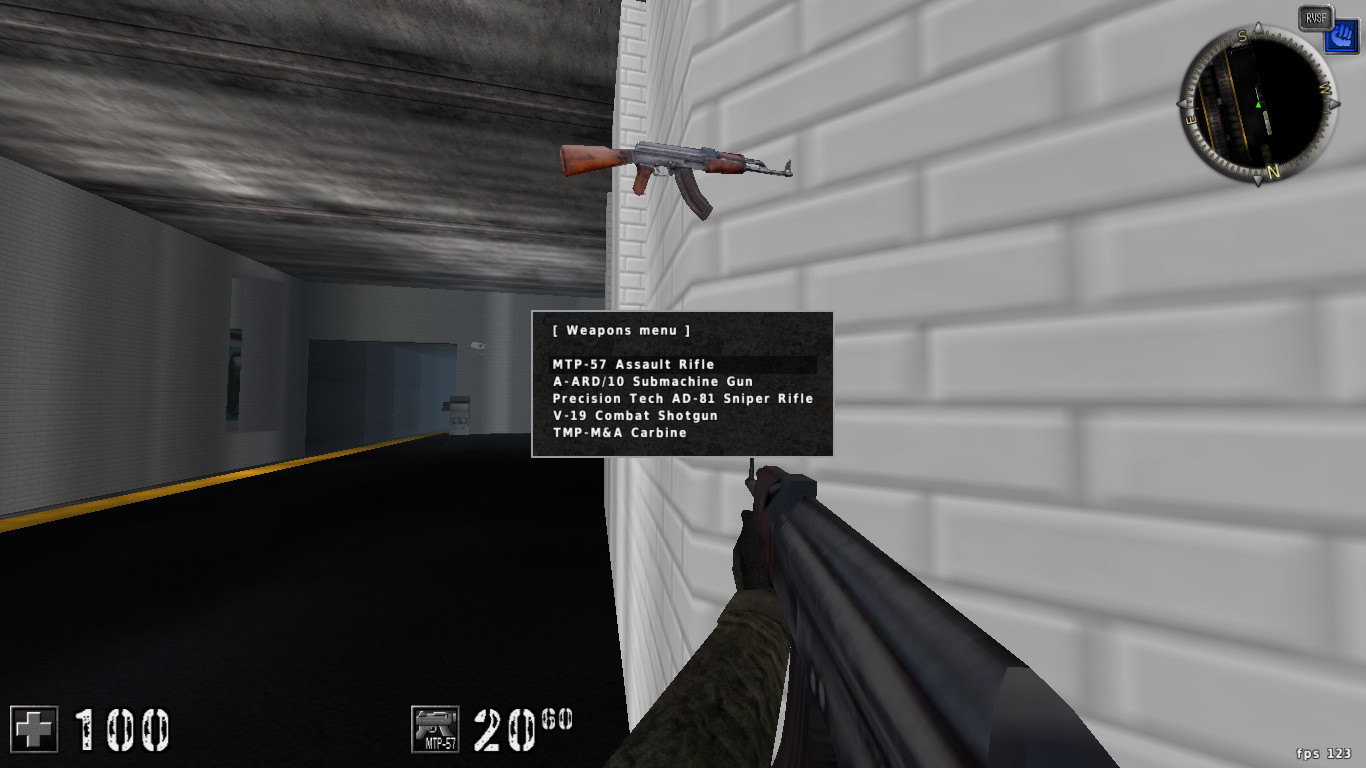Click the East marker on the compass

coord(1188,120)
